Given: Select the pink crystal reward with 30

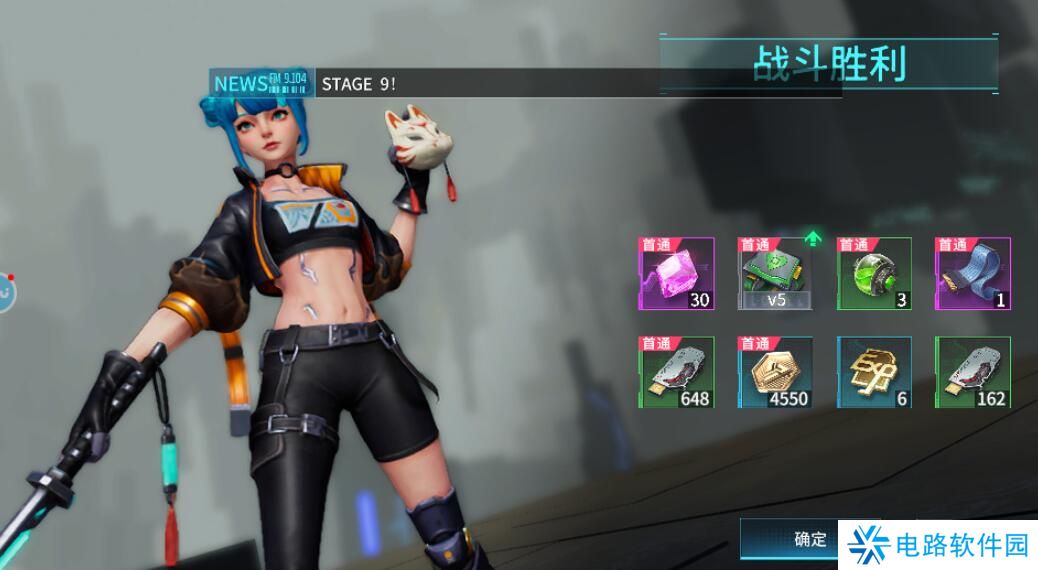Looking at the screenshot, I should pos(677,273).
